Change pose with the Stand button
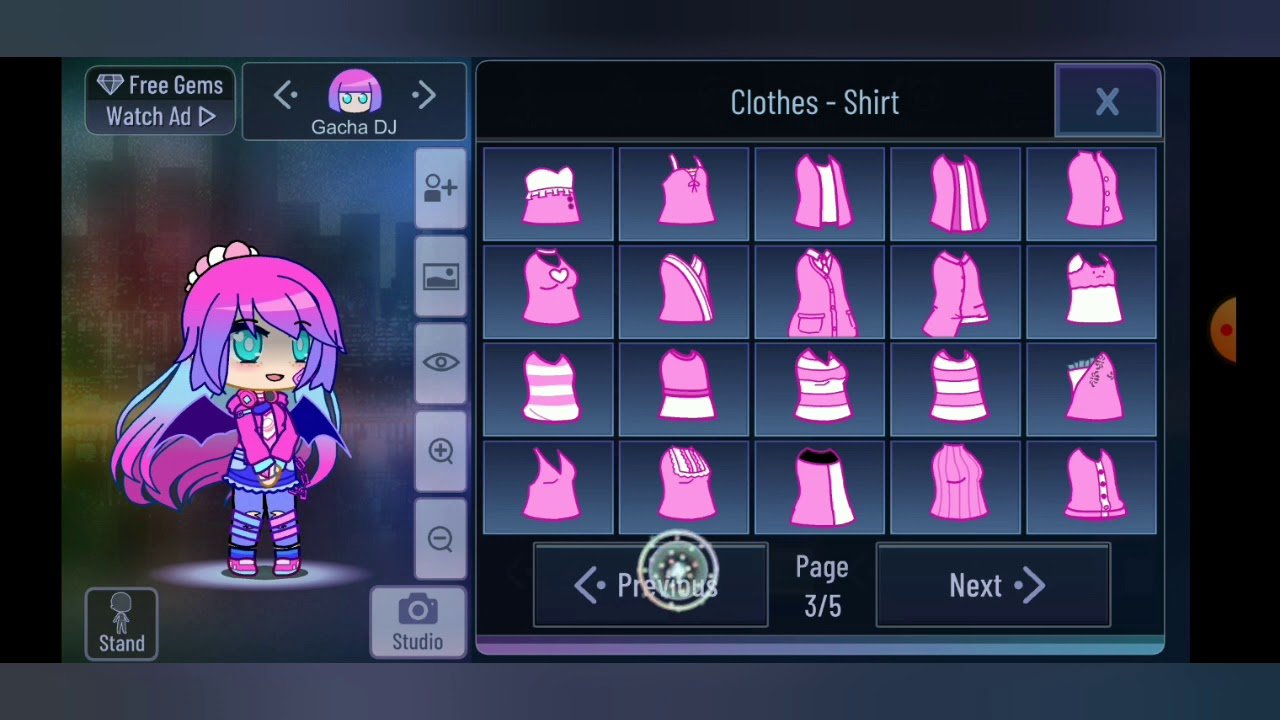Screen dimensions: 1280x720 [x=121, y=624]
